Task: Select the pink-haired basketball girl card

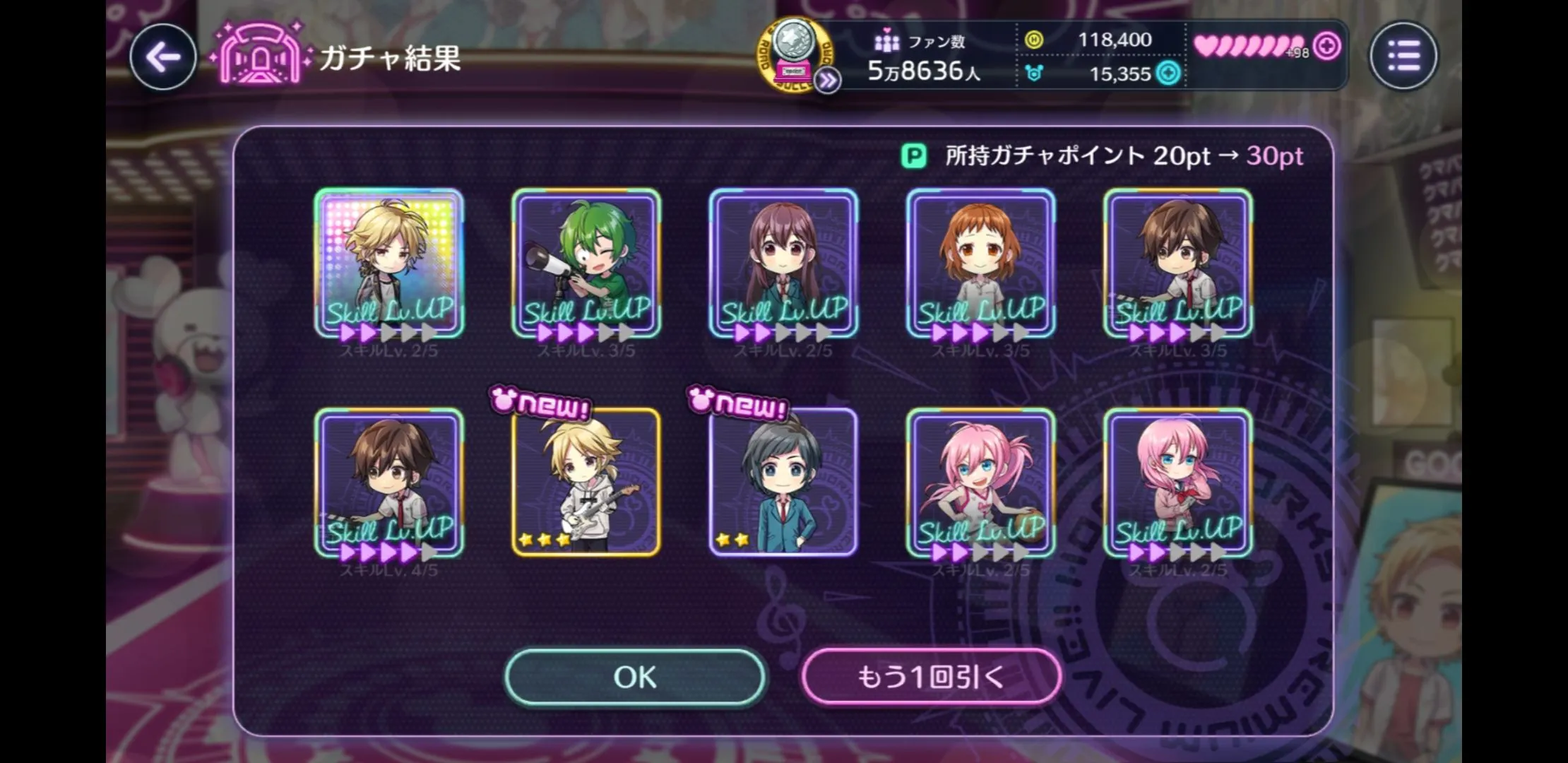Action: 980,483
